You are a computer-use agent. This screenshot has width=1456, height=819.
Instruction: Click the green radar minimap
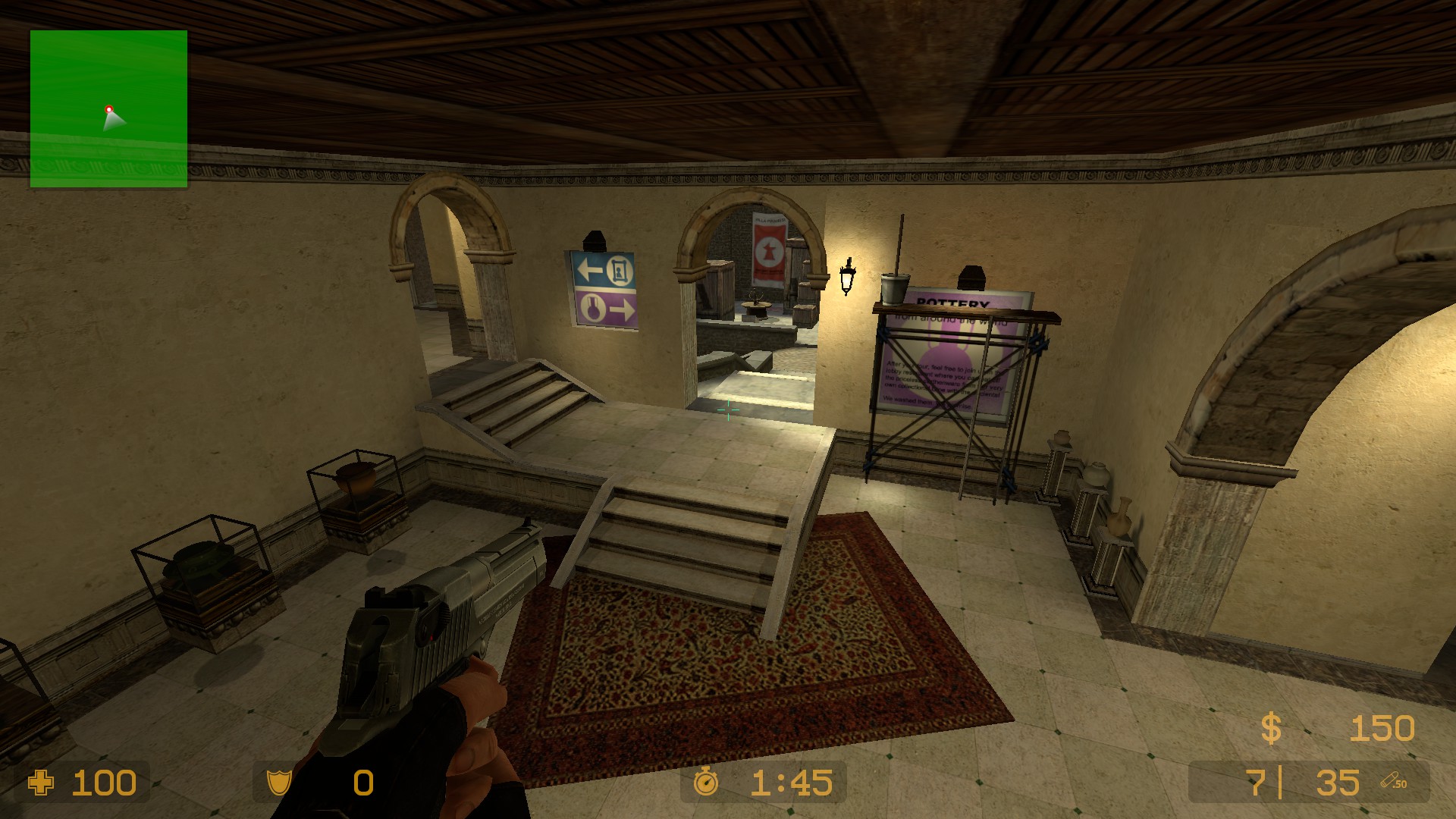click(108, 108)
